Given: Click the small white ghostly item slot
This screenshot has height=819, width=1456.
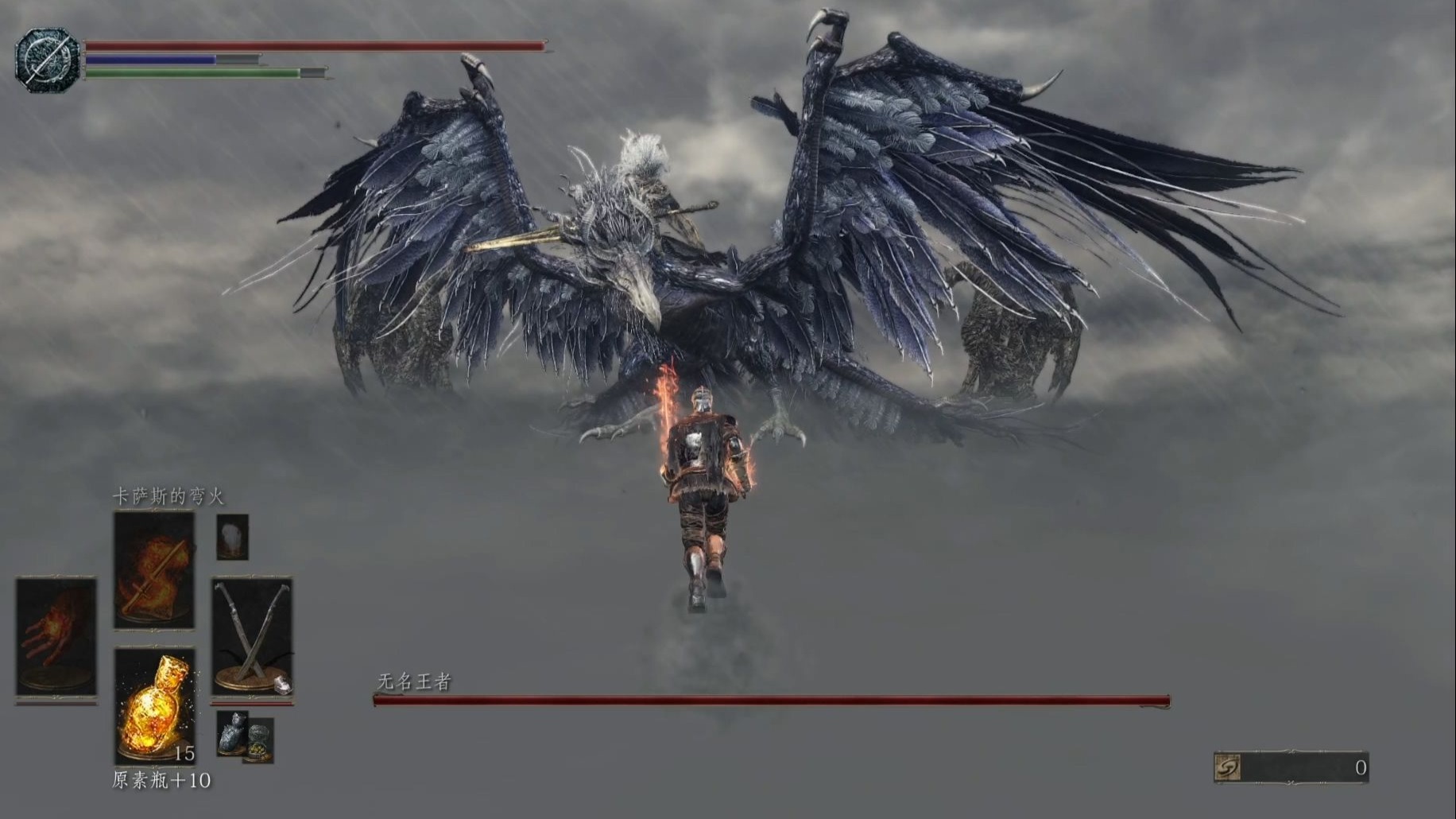Looking at the screenshot, I should [232, 537].
